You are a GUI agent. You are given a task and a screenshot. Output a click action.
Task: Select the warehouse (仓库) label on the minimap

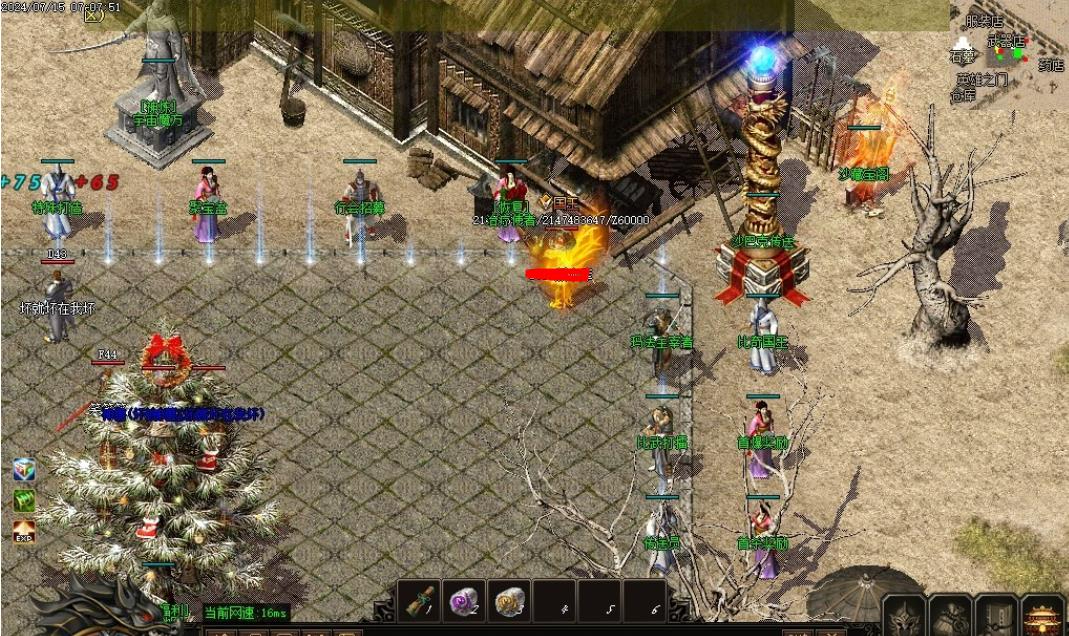tap(962, 96)
